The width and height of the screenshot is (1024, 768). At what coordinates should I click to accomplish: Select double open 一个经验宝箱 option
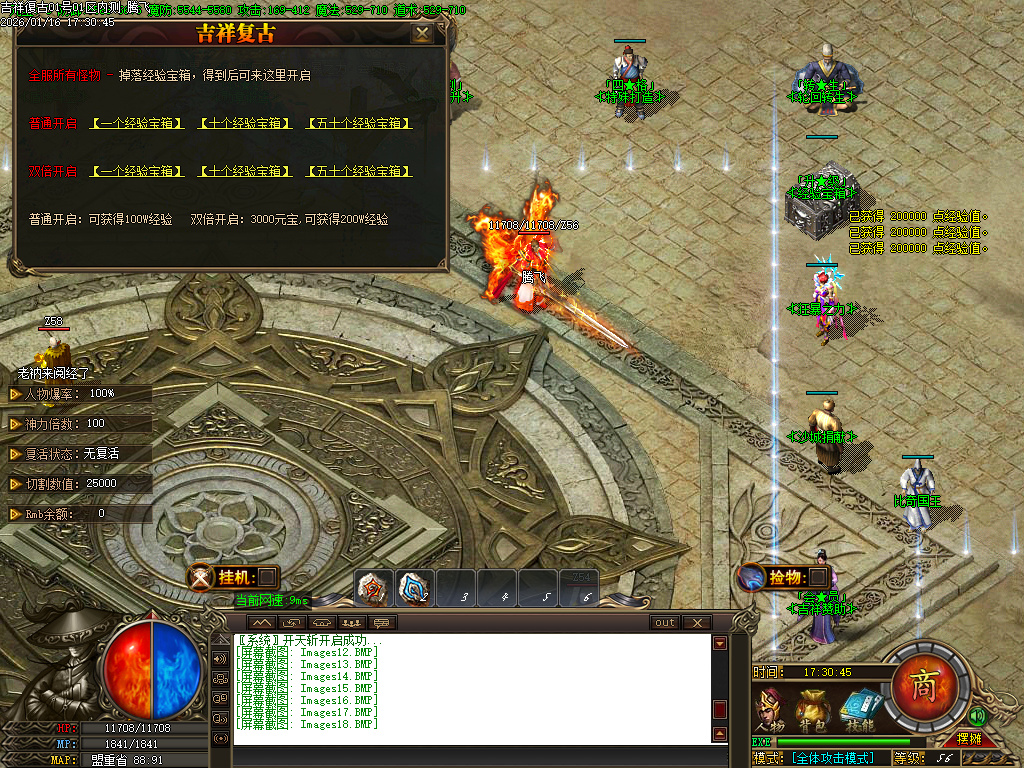click(x=137, y=171)
